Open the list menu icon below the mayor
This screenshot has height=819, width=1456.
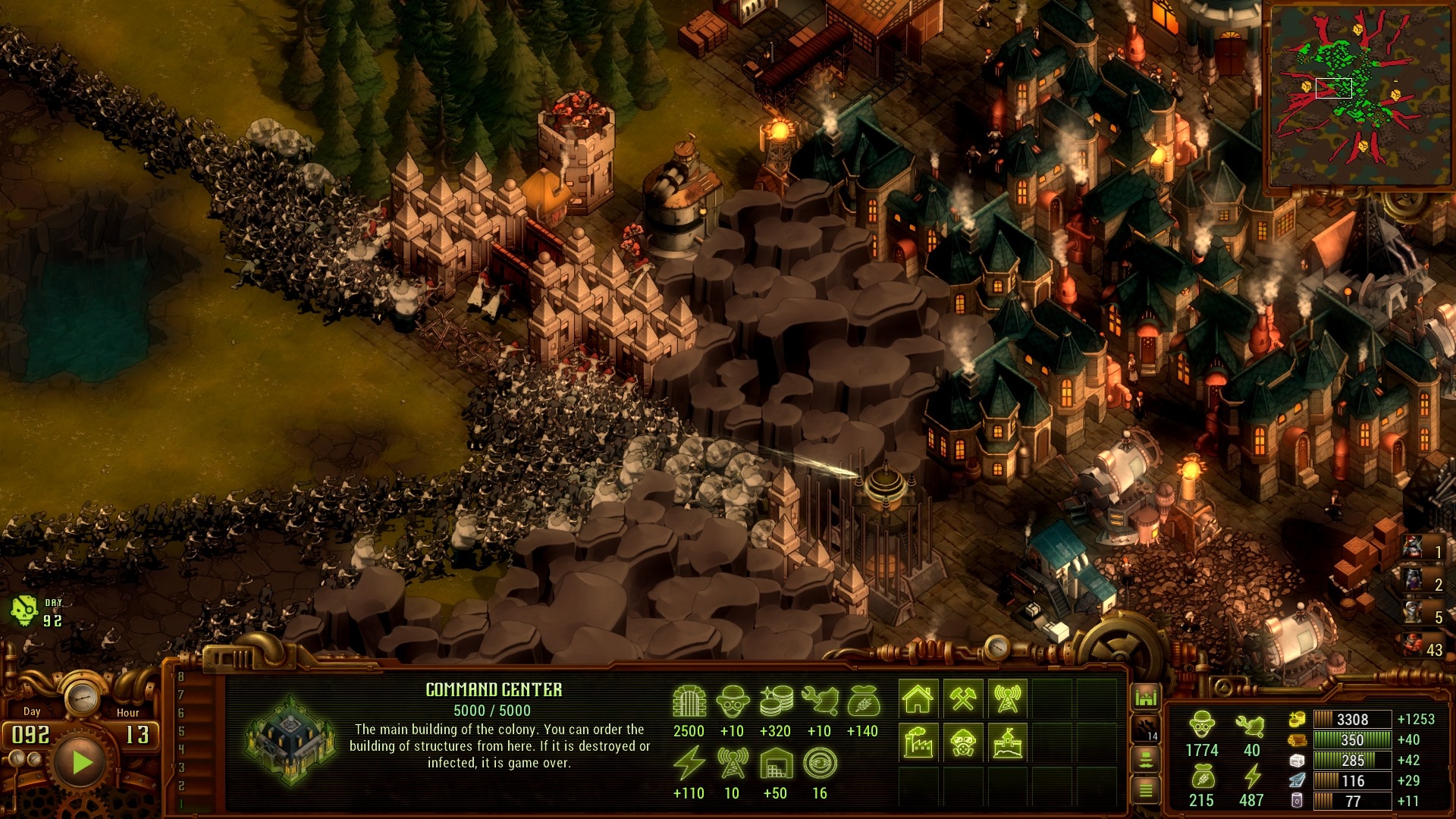[x=1146, y=790]
